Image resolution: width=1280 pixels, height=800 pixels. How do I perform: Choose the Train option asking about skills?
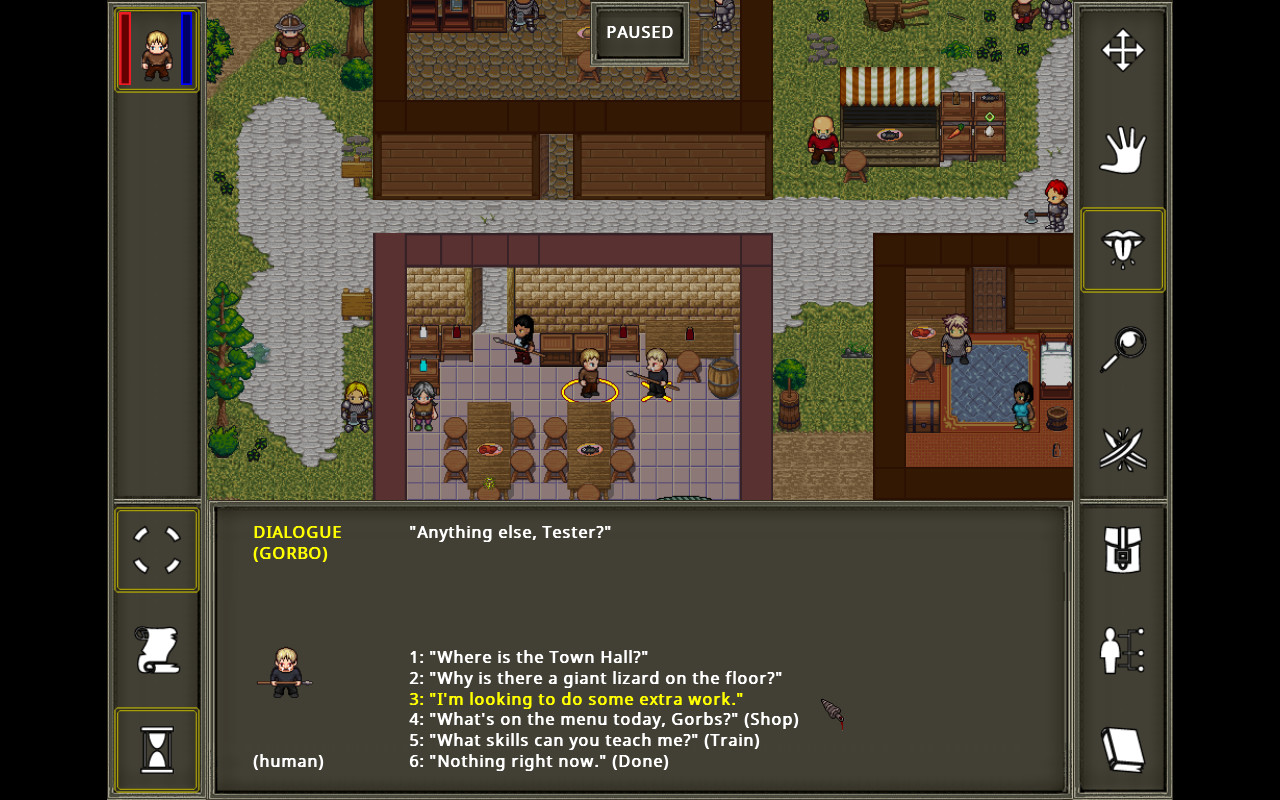[x=584, y=739]
